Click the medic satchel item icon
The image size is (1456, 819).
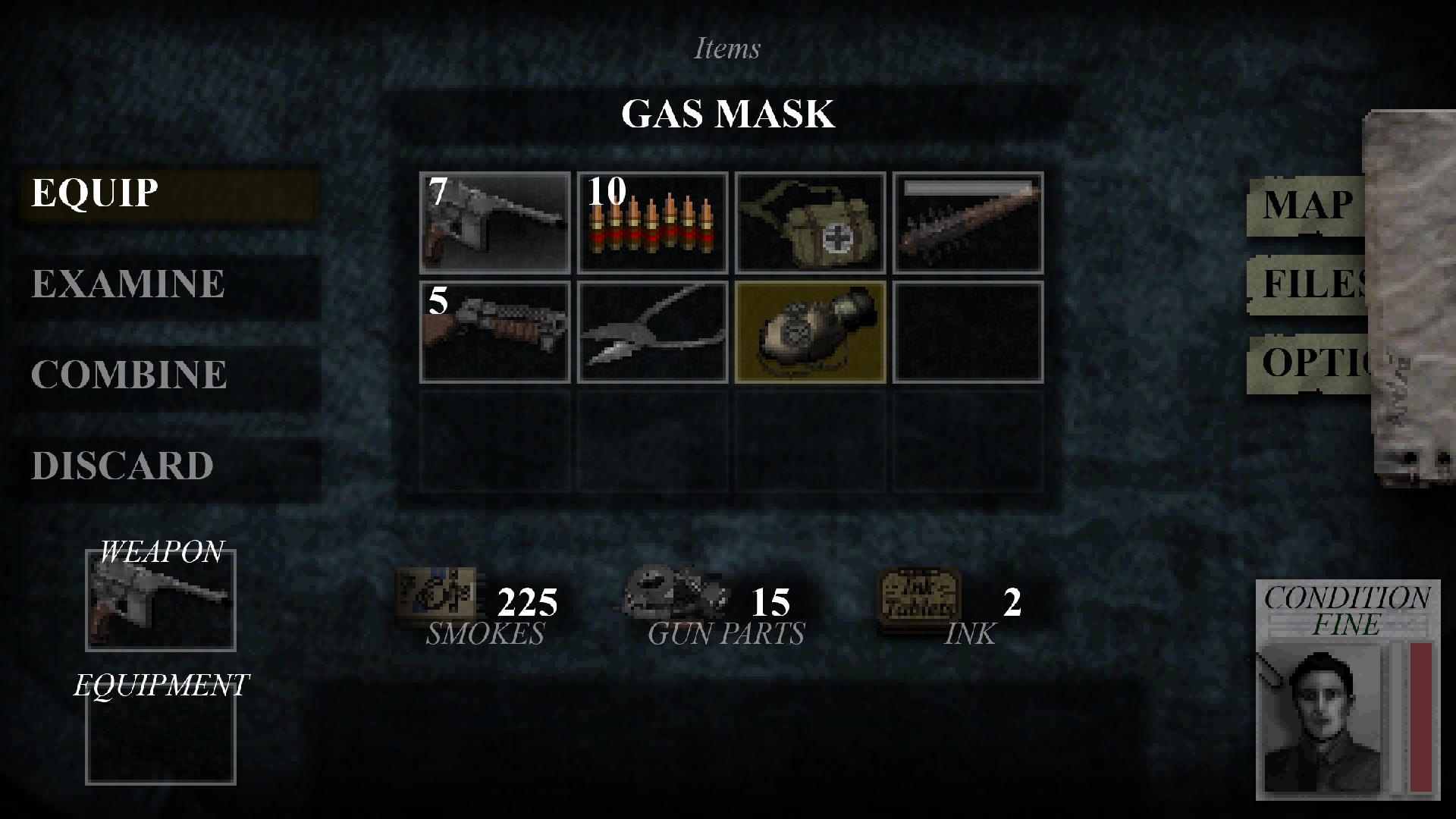[x=810, y=224]
